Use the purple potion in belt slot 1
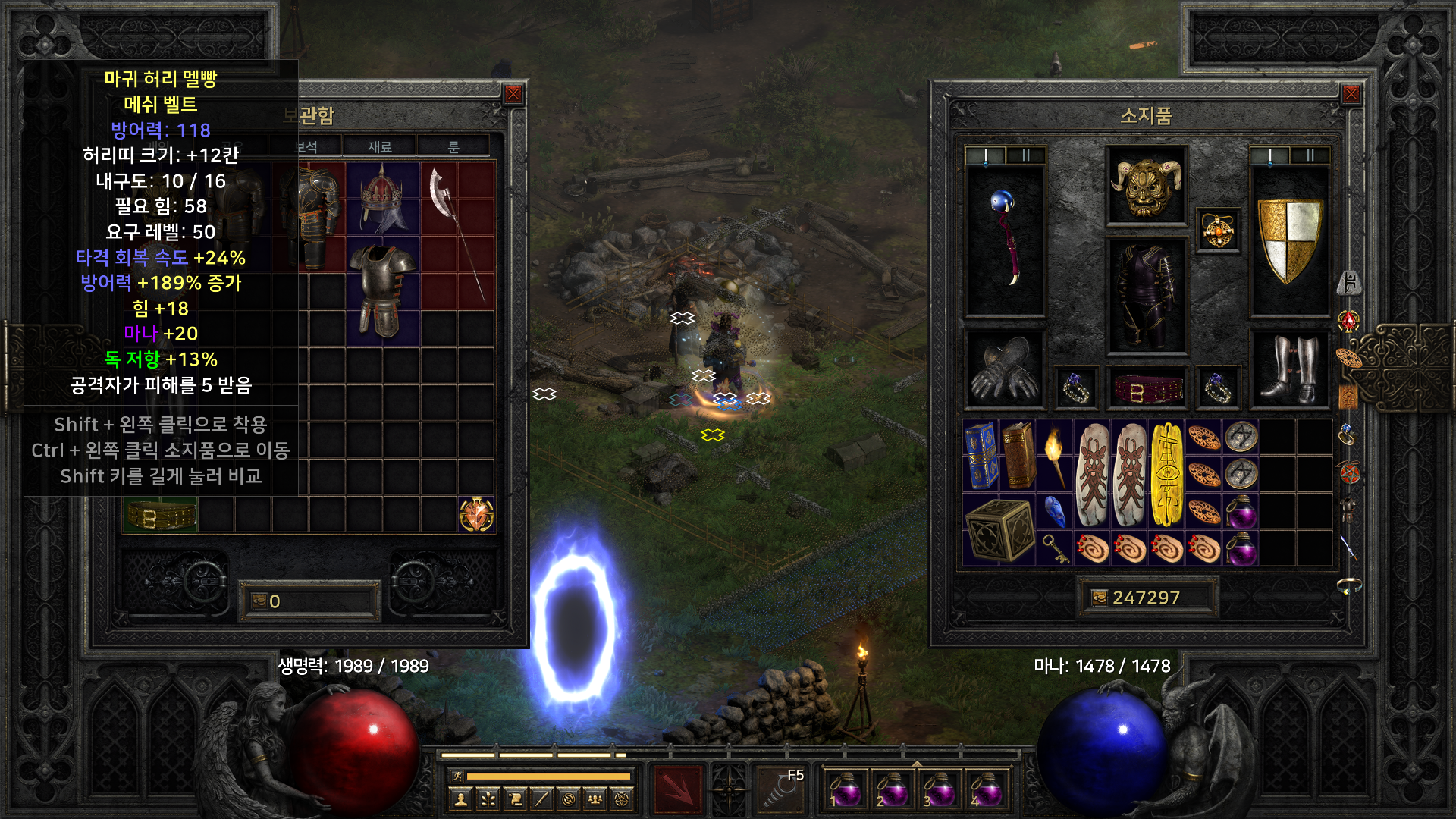This screenshot has width=1456, height=819. [844, 789]
